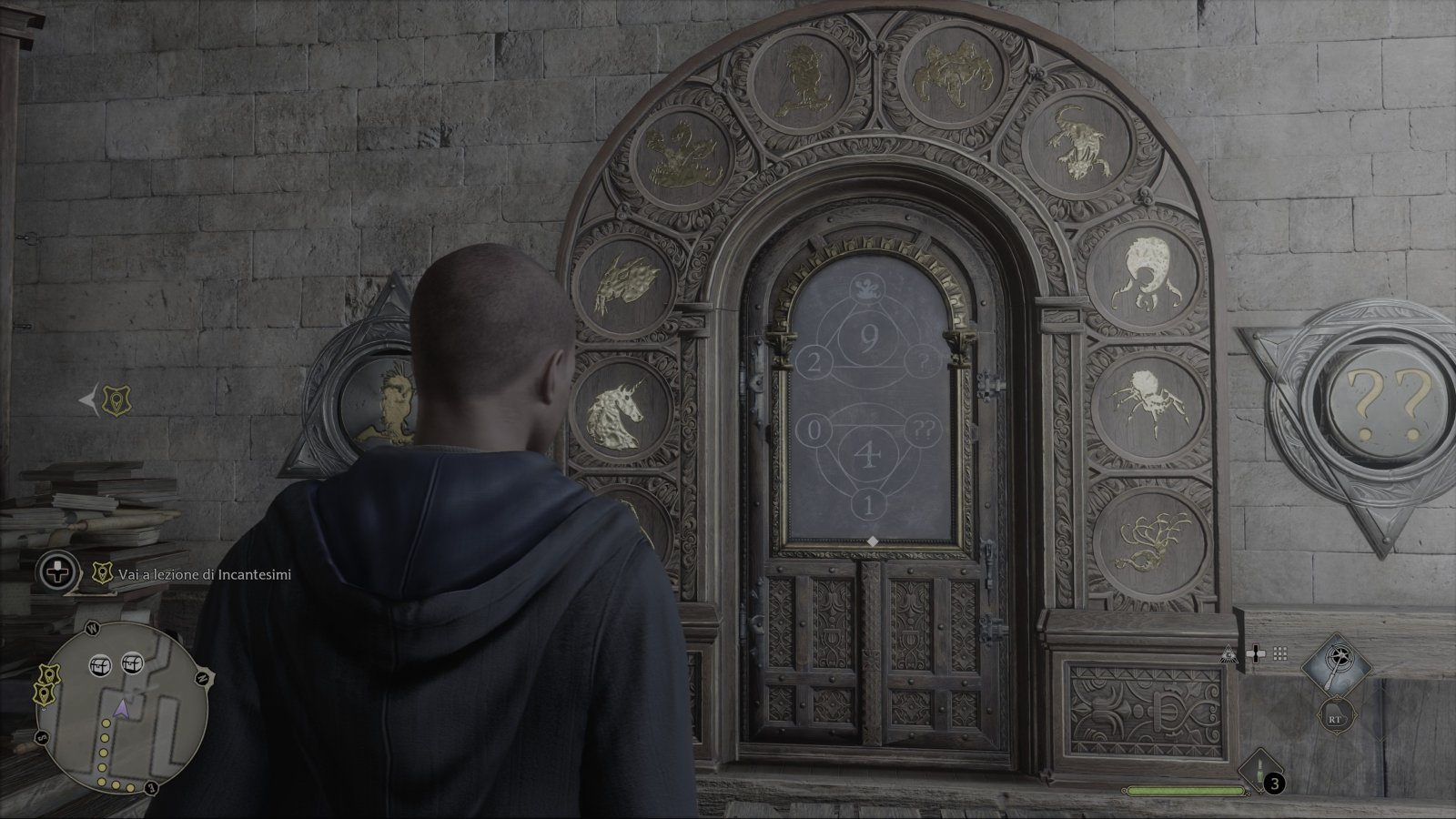Toggle the spell set grid dots in the HUD
This screenshot has width=1456, height=819.
click(x=1280, y=652)
